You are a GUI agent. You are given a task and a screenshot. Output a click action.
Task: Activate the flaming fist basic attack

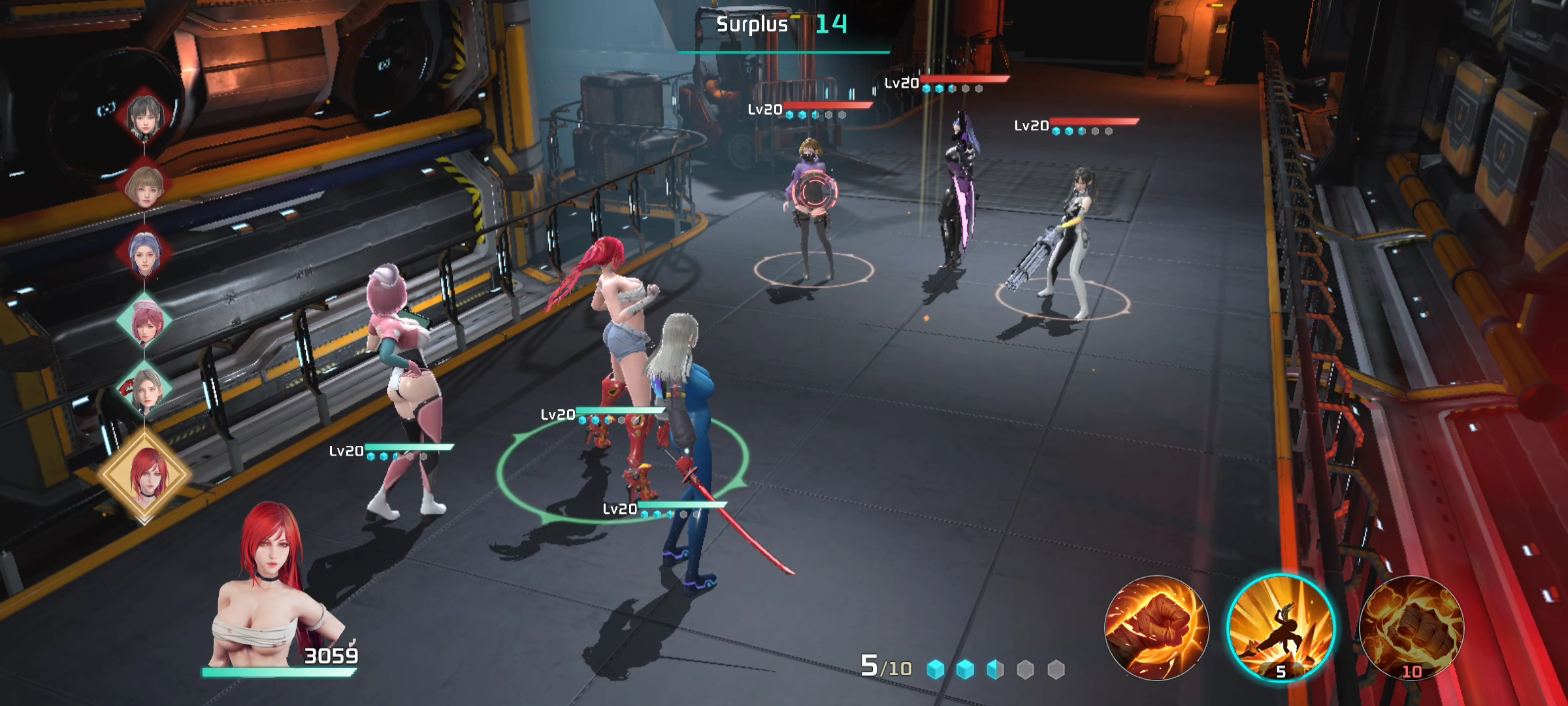[1156, 628]
